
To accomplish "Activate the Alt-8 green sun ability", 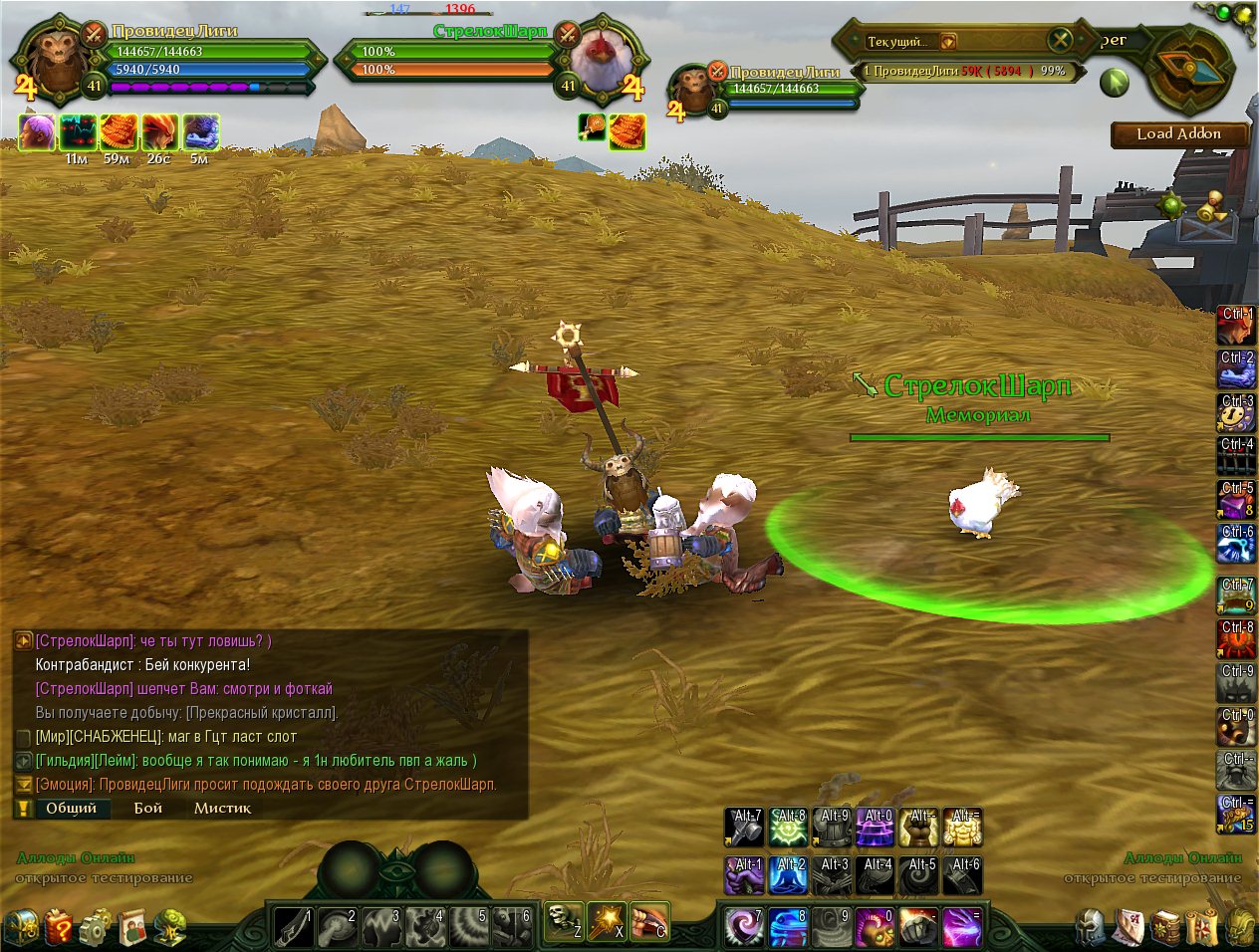I will [x=787, y=828].
